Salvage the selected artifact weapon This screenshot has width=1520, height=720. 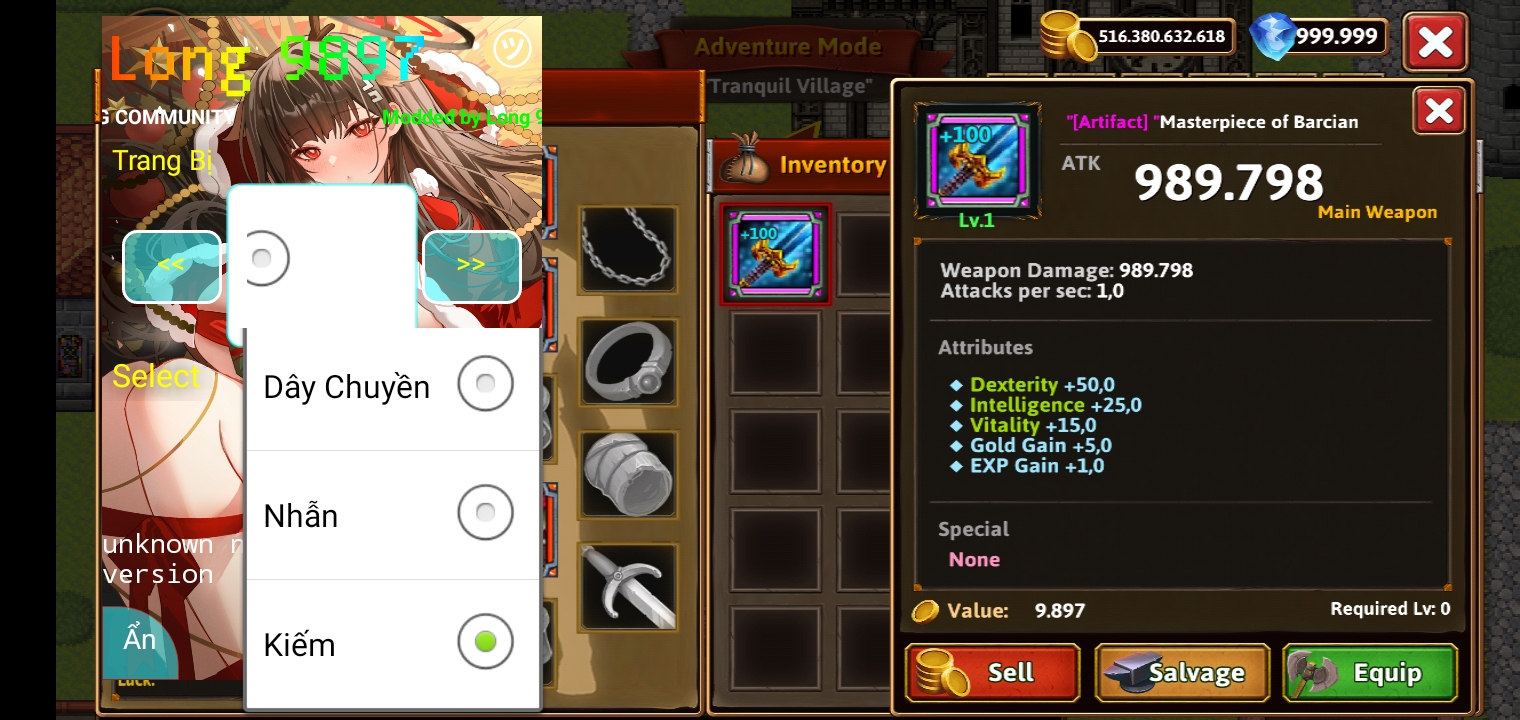click(1182, 672)
